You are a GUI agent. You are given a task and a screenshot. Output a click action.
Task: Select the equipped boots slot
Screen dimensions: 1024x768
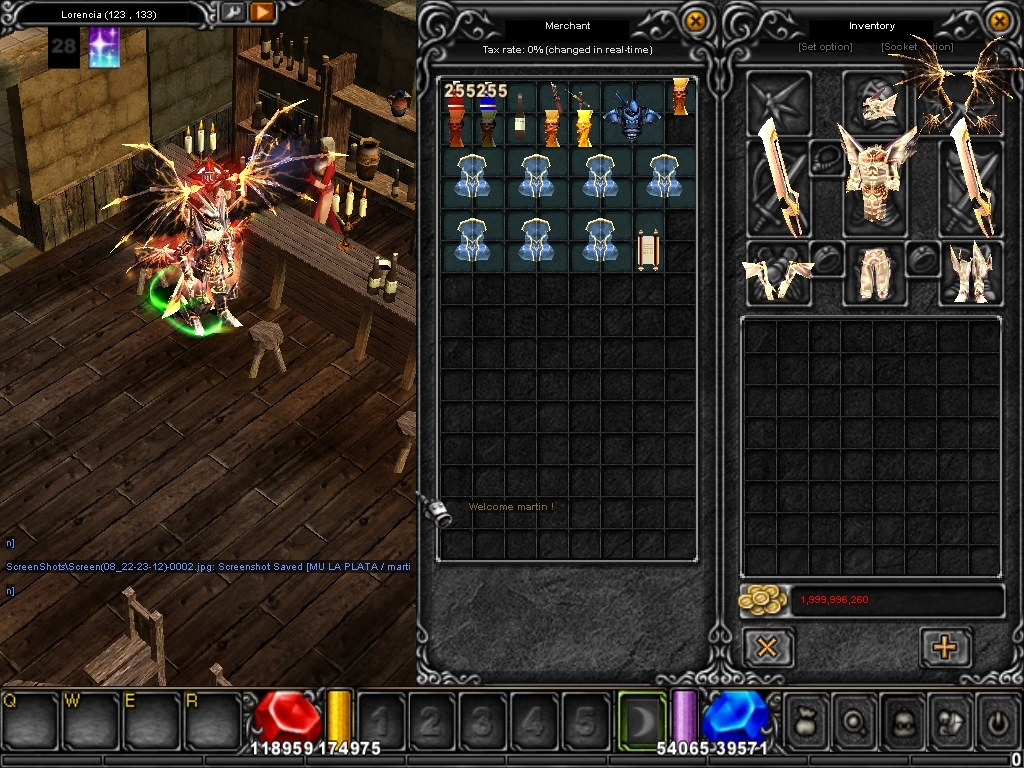969,273
